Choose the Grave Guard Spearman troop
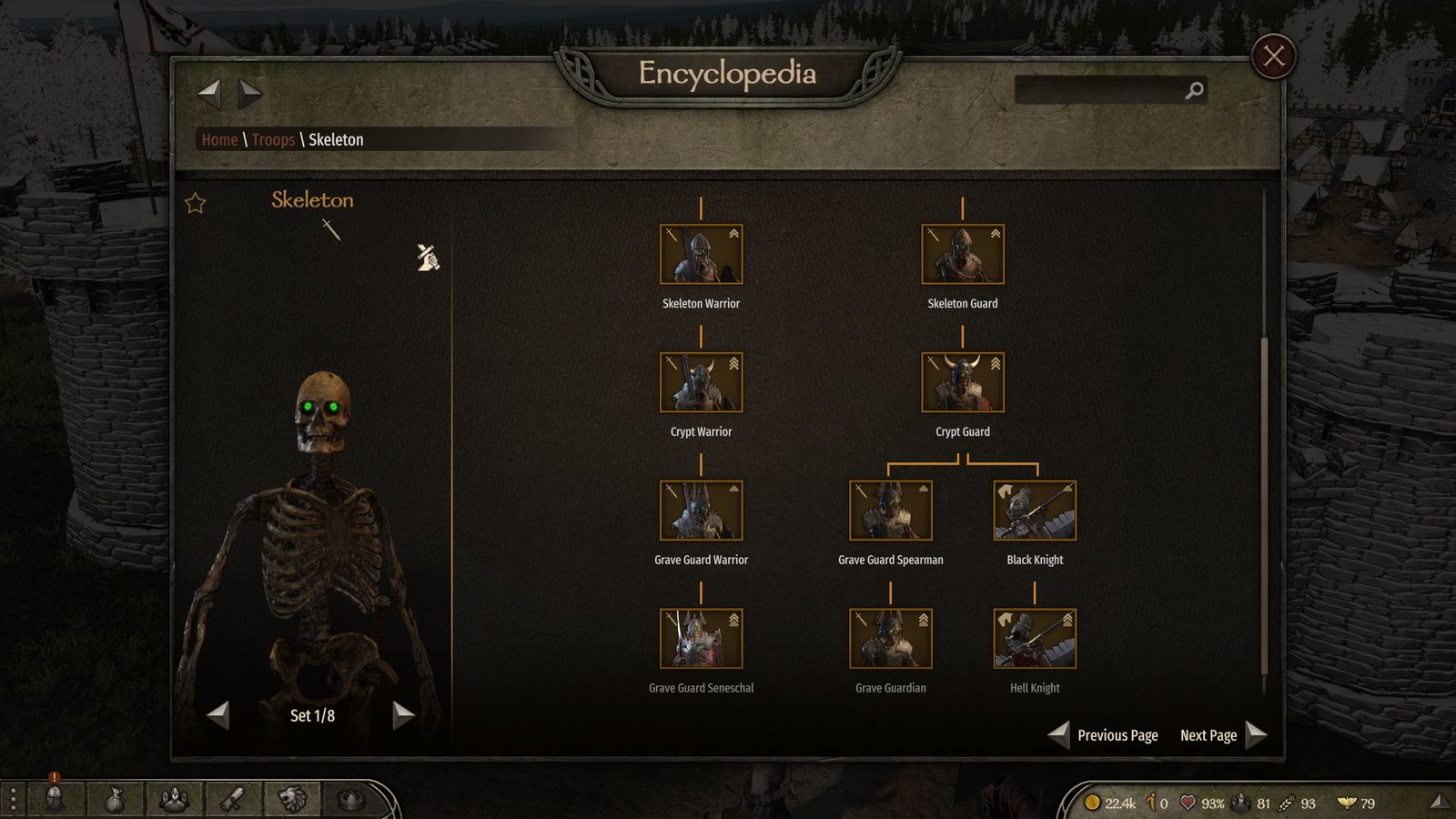 pyautogui.click(x=890, y=511)
